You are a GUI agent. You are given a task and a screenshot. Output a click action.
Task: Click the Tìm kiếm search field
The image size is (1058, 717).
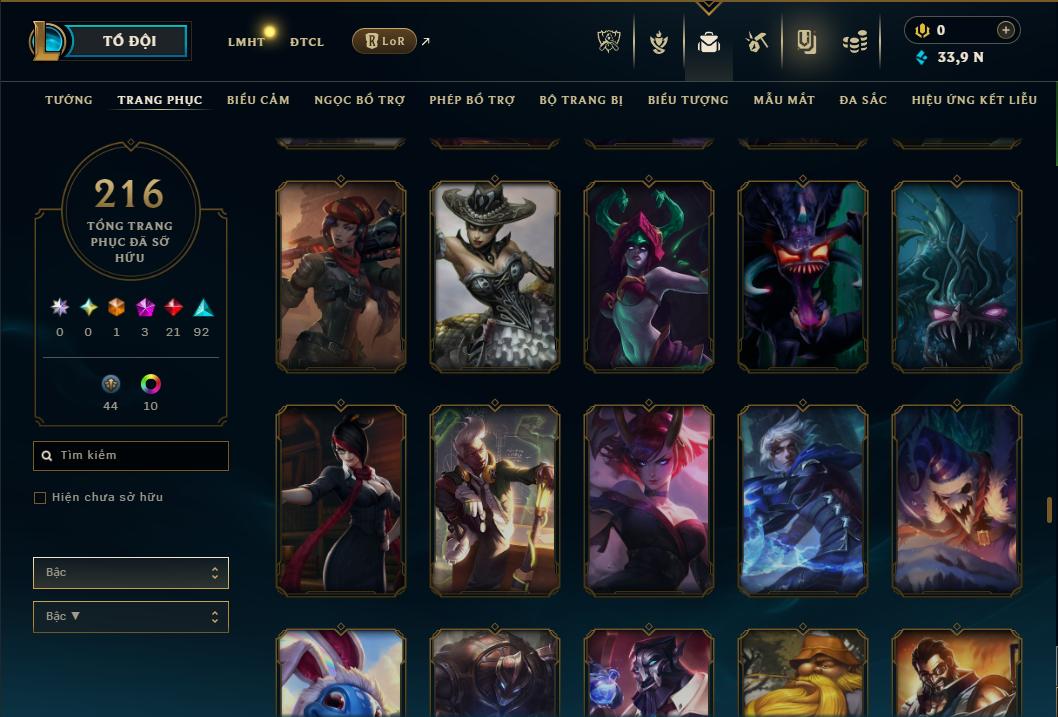point(131,456)
